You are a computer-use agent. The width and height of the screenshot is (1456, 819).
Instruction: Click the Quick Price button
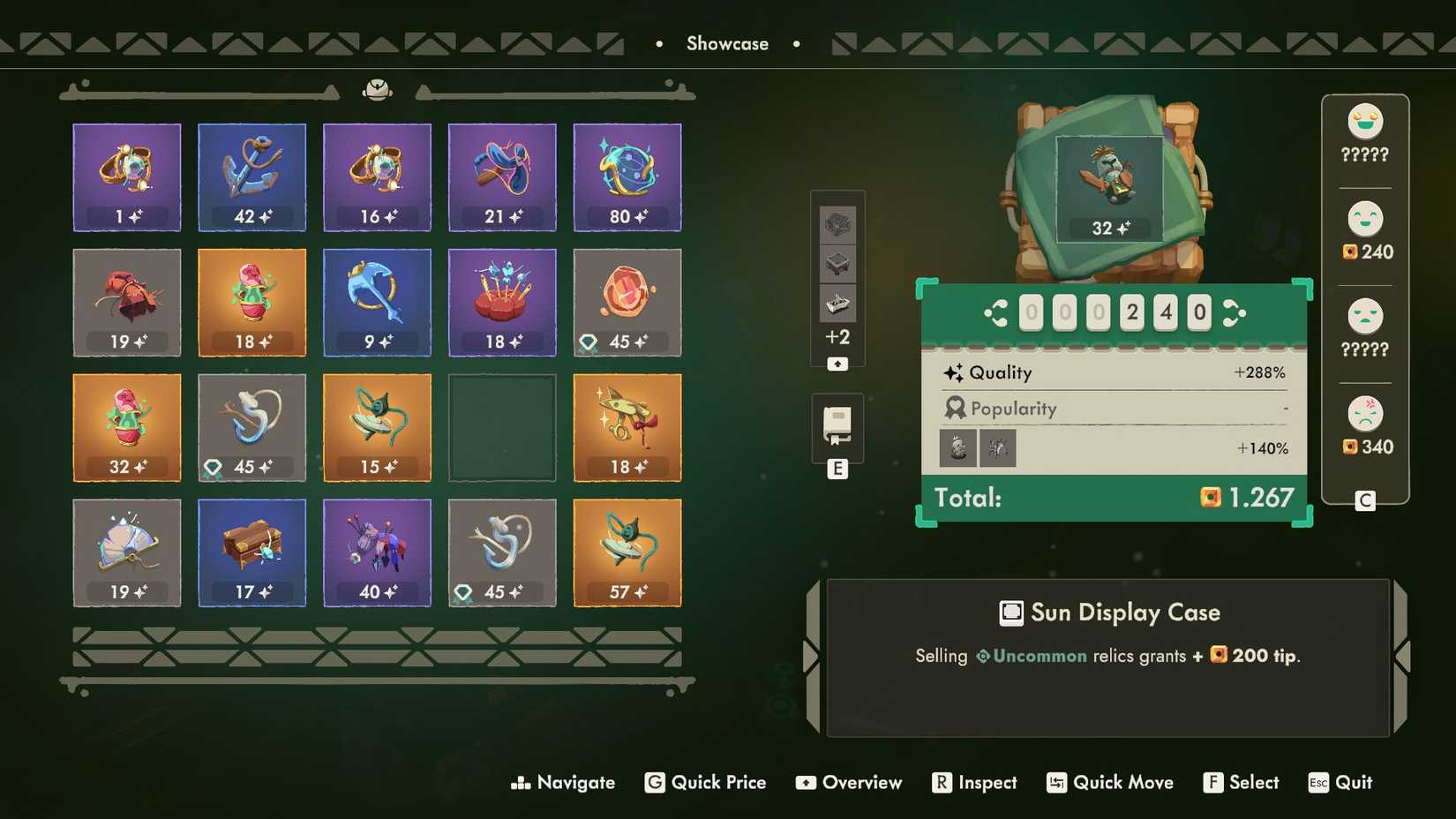click(704, 783)
